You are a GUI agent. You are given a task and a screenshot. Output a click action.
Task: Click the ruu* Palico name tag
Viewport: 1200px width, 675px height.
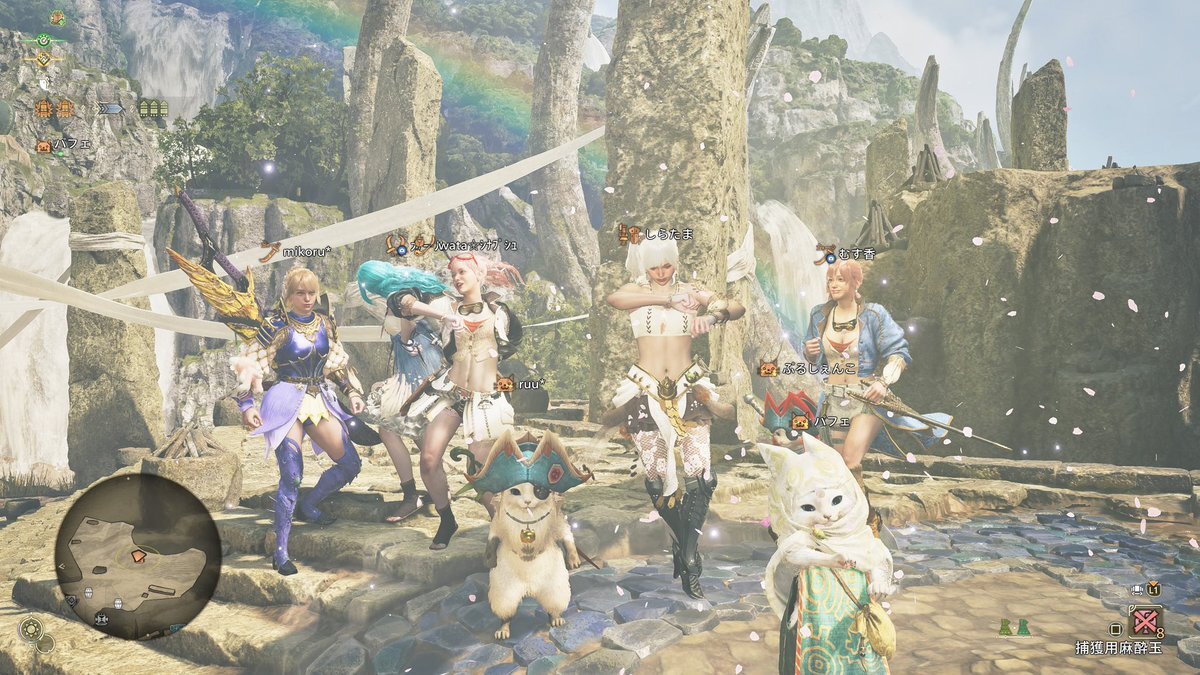[528, 382]
